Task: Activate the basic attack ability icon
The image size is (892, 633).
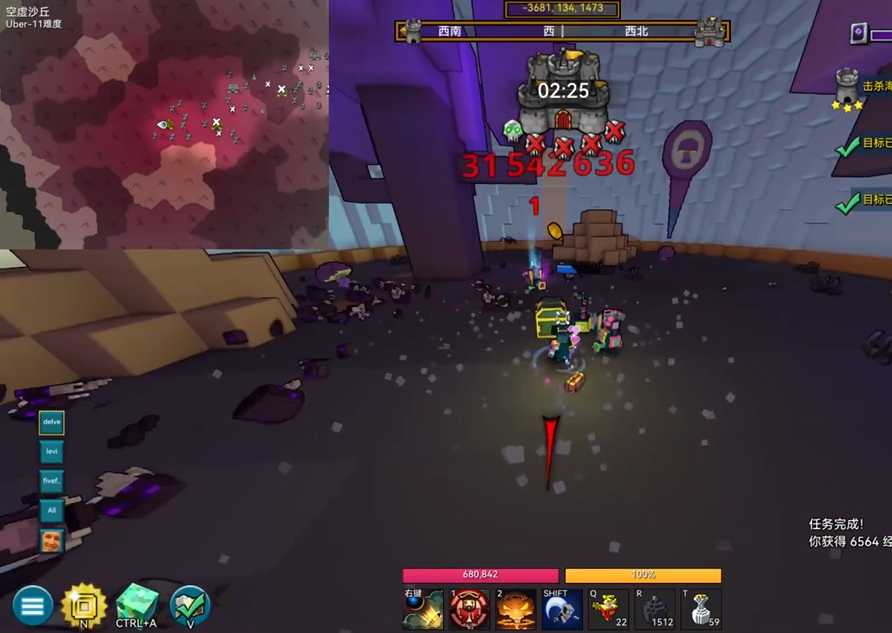Action: point(422,609)
